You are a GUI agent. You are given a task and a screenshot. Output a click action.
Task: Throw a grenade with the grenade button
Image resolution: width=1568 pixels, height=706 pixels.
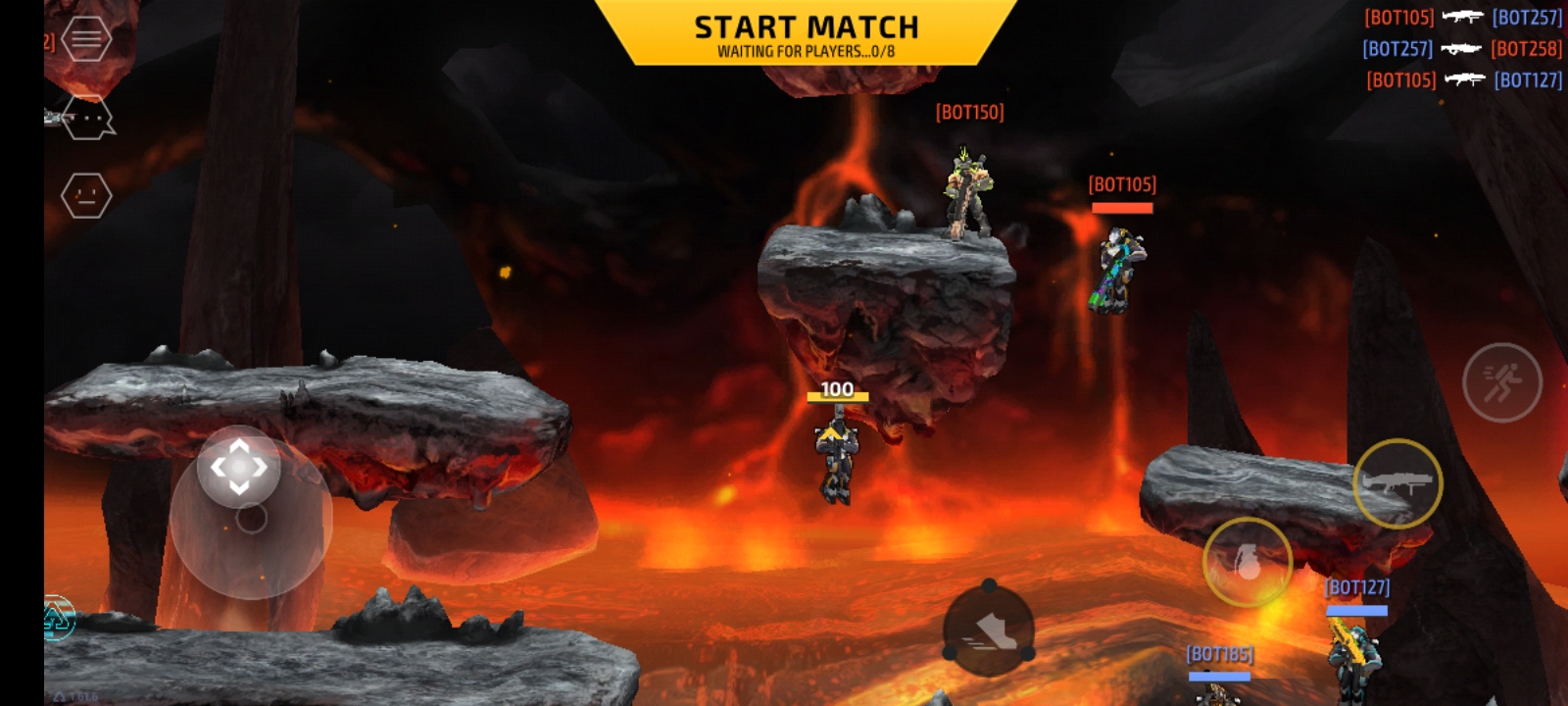(1248, 563)
